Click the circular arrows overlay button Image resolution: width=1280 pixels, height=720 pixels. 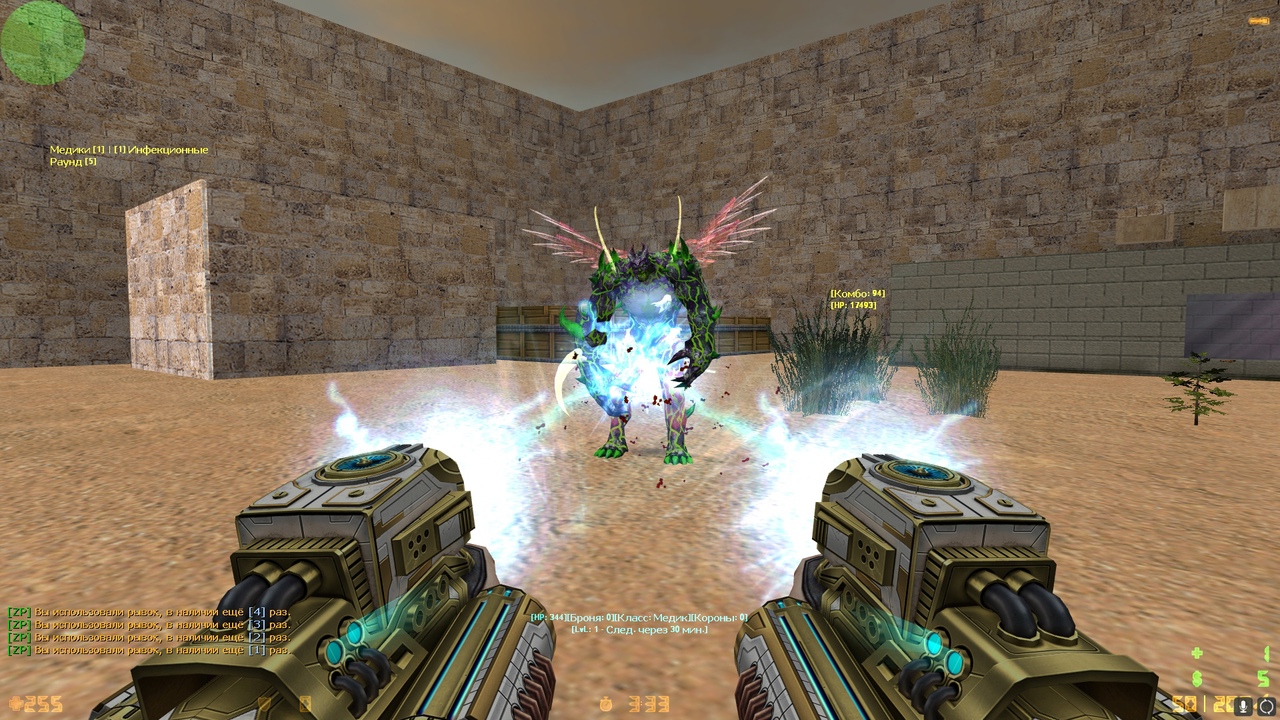tap(1267, 705)
